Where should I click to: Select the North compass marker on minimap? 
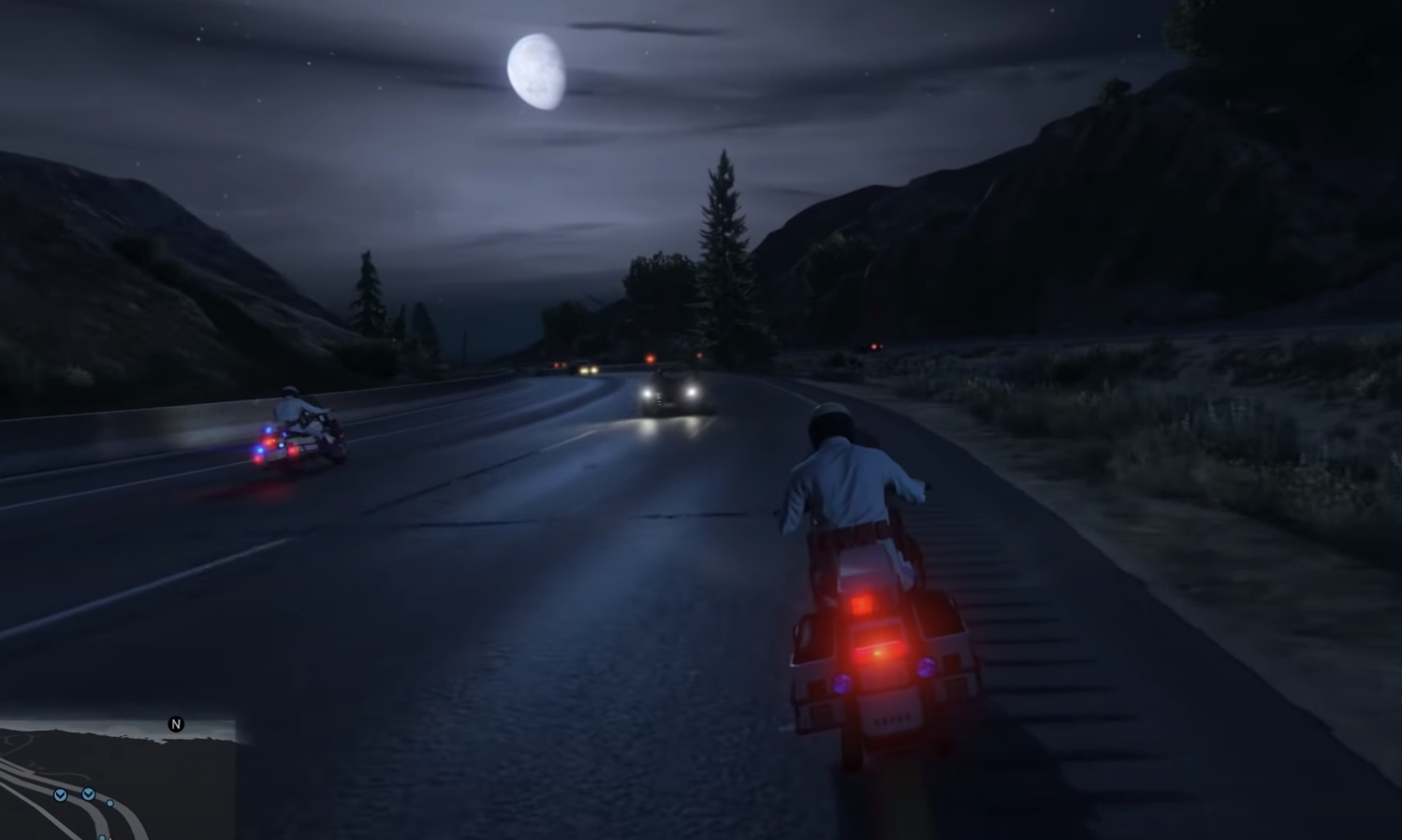176,724
